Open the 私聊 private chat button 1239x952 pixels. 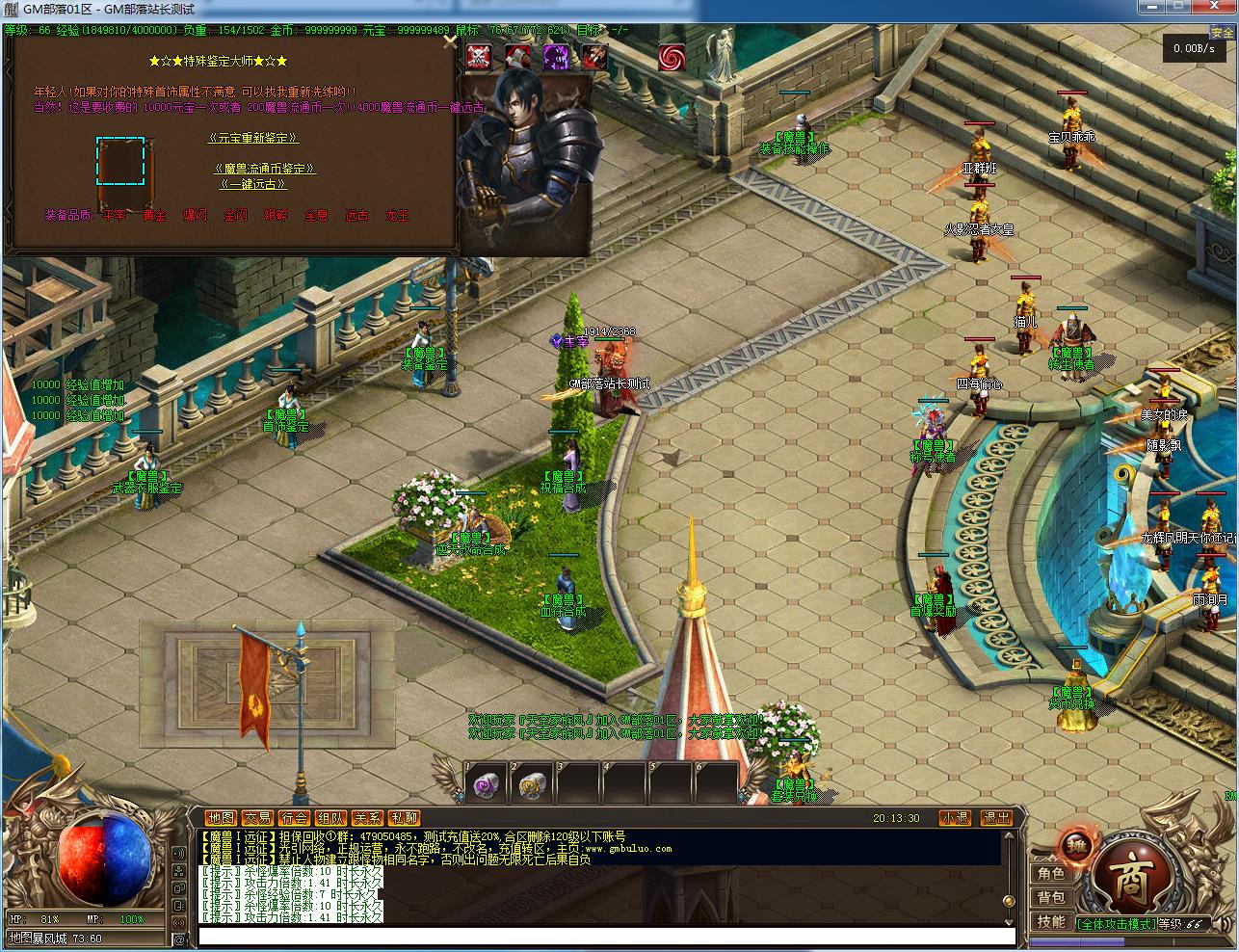[404, 818]
